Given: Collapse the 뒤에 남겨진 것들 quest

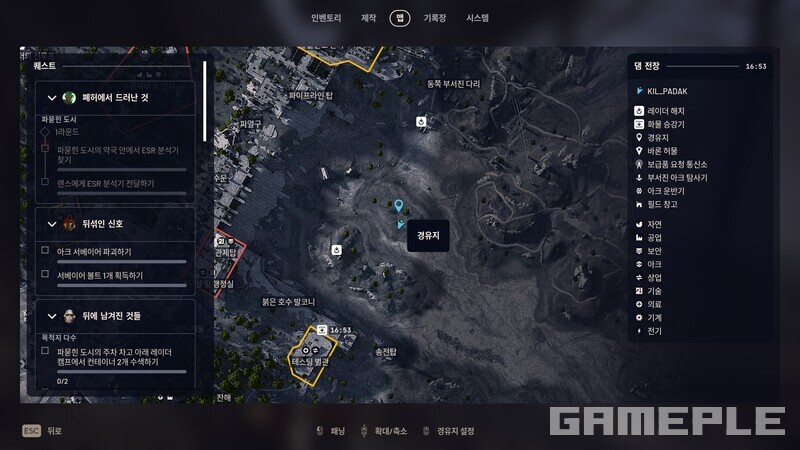Looking at the screenshot, I should click(x=52, y=316).
